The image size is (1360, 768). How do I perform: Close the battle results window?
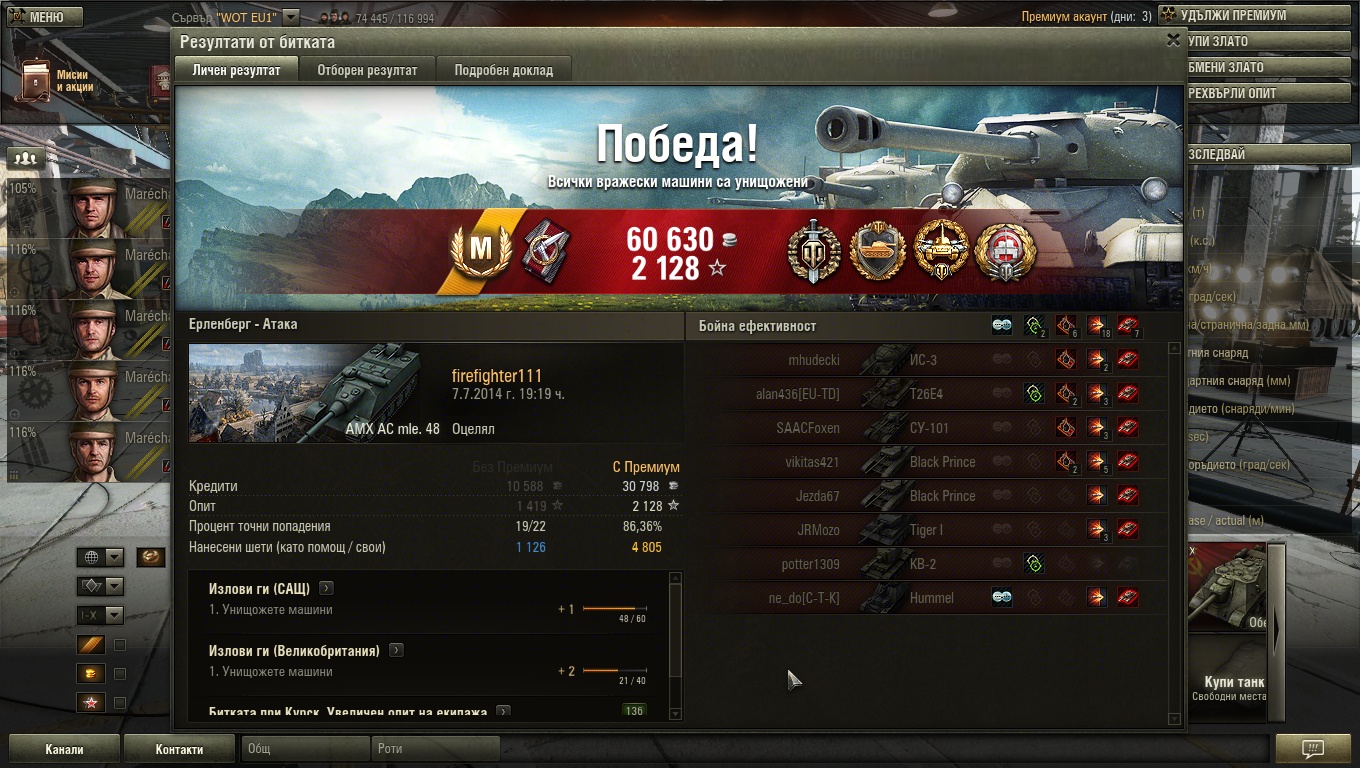point(1173,40)
